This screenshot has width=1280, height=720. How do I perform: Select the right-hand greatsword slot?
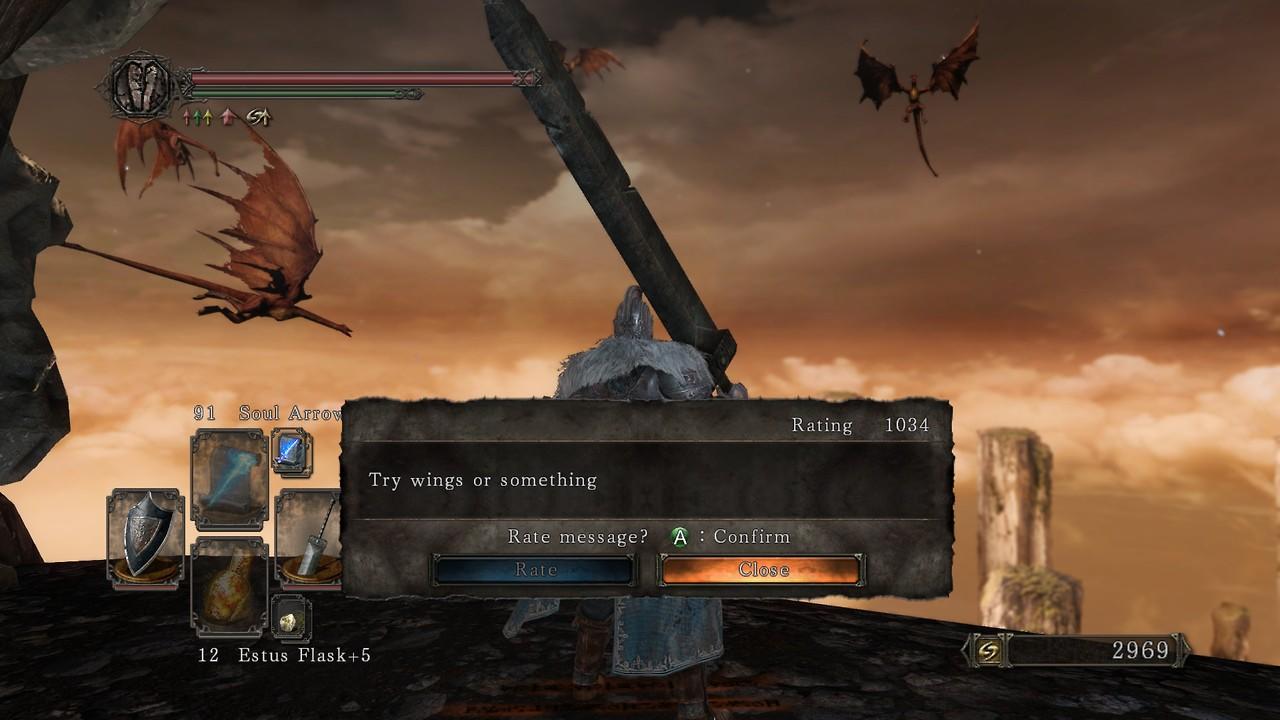(x=310, y=537)
